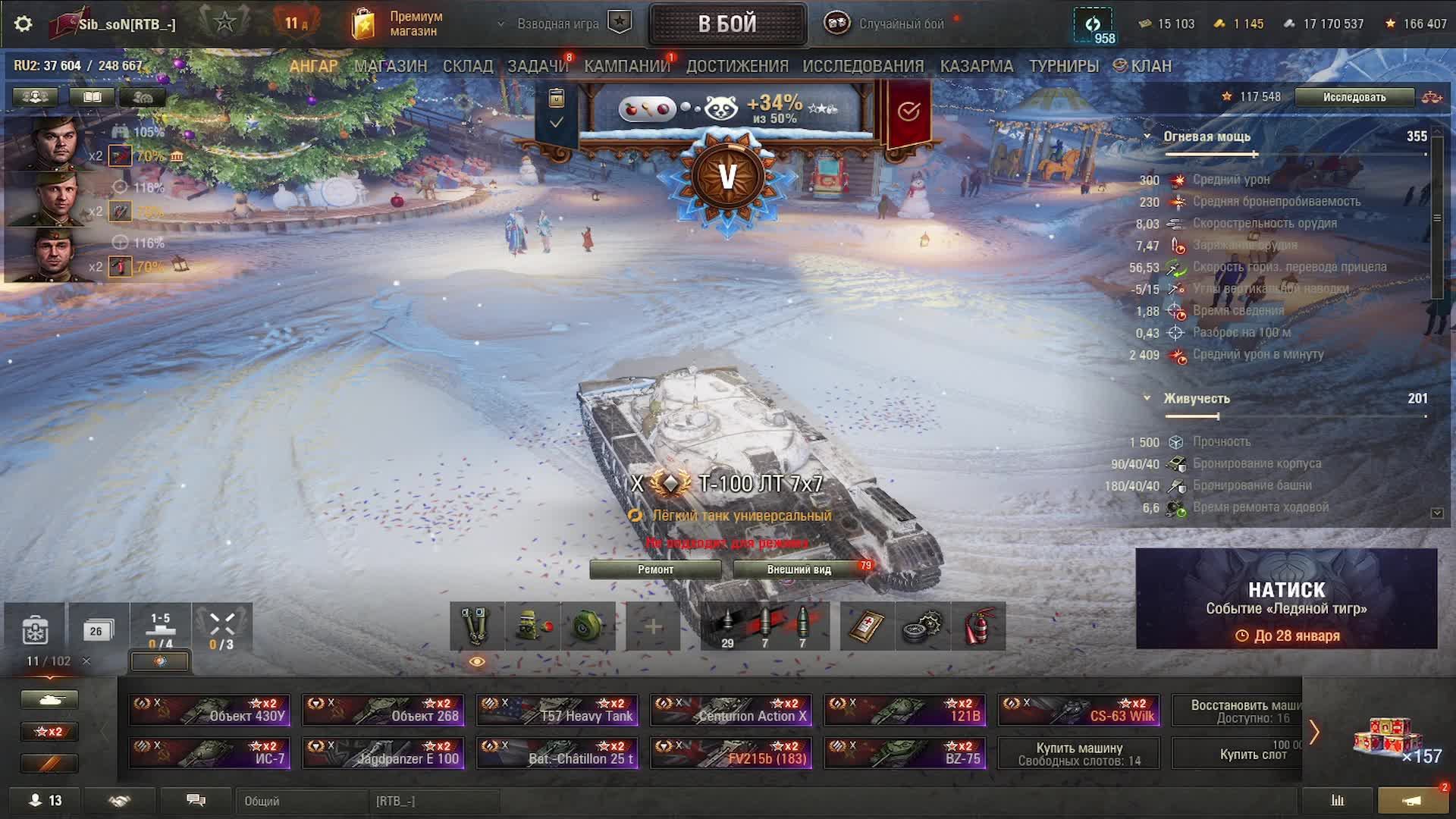Choose the FV215b (183) tank card
Viewport: 1456px width, 819px height.
coord(731,753)
